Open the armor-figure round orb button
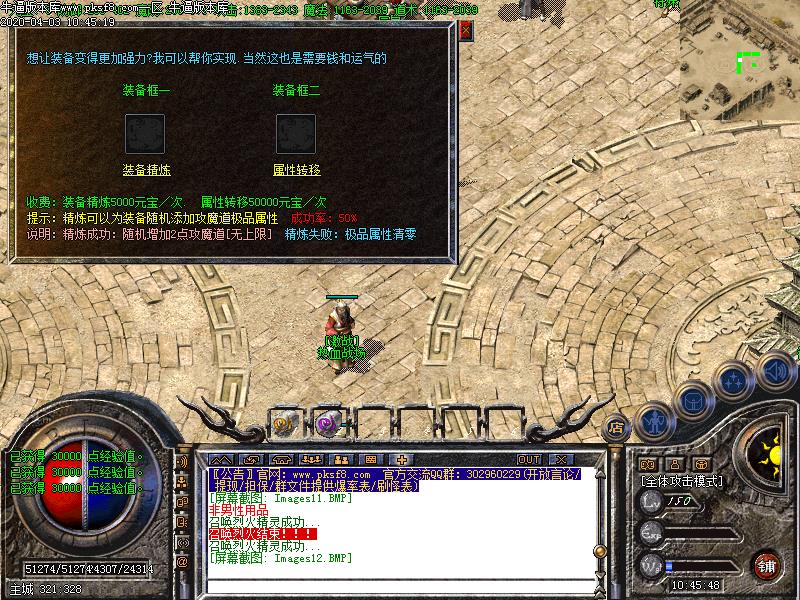800x600 pixels. [x=654, y=422]
